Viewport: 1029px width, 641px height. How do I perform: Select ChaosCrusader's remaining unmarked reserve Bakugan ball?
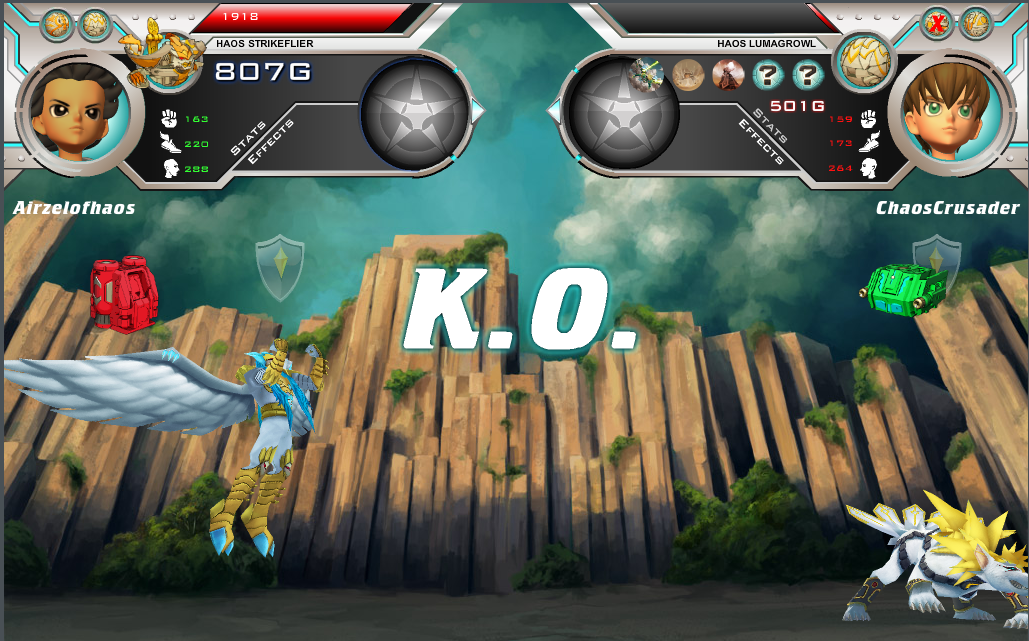[x=975, y=23]
